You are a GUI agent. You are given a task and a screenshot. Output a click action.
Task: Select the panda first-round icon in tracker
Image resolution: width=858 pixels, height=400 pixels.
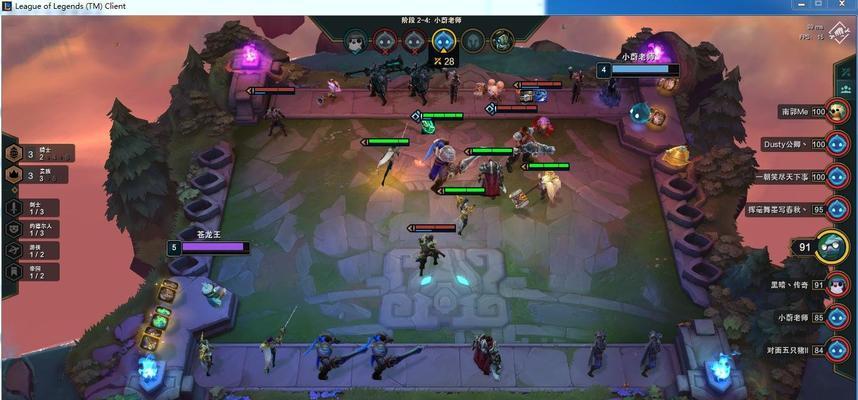(x=355, y=41)
